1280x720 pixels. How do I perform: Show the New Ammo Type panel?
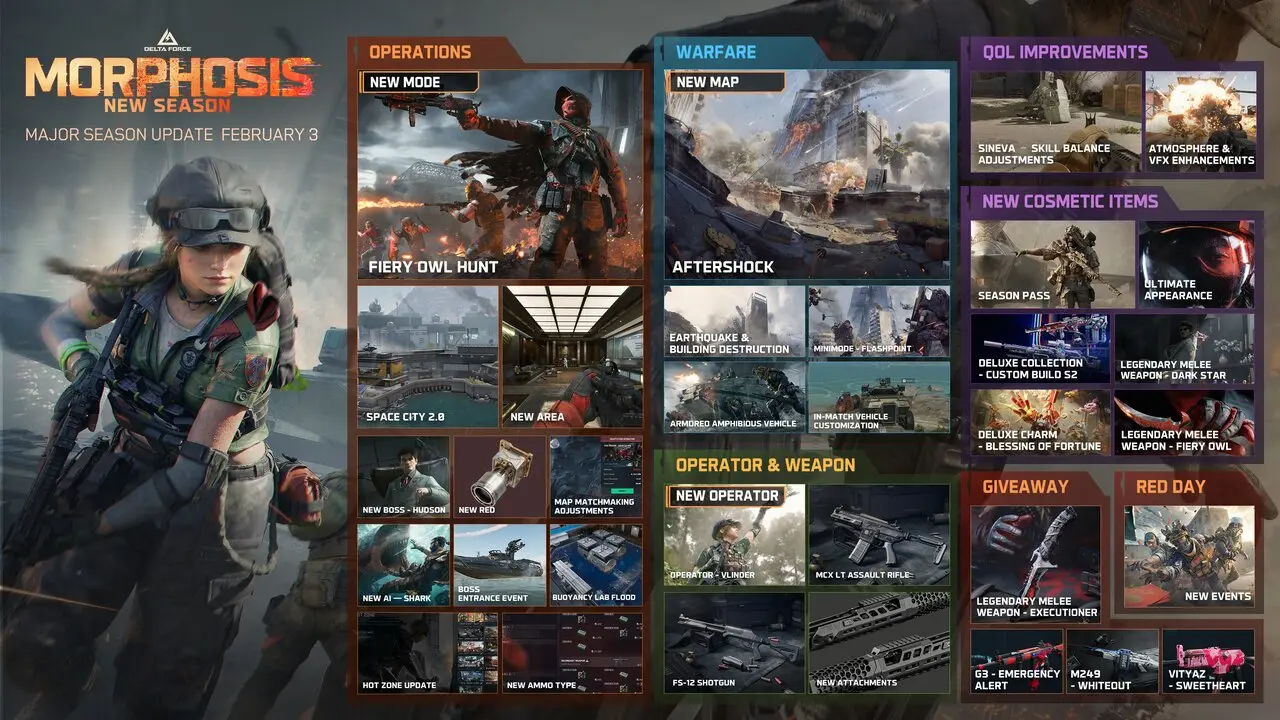click(x=572, y=652)
